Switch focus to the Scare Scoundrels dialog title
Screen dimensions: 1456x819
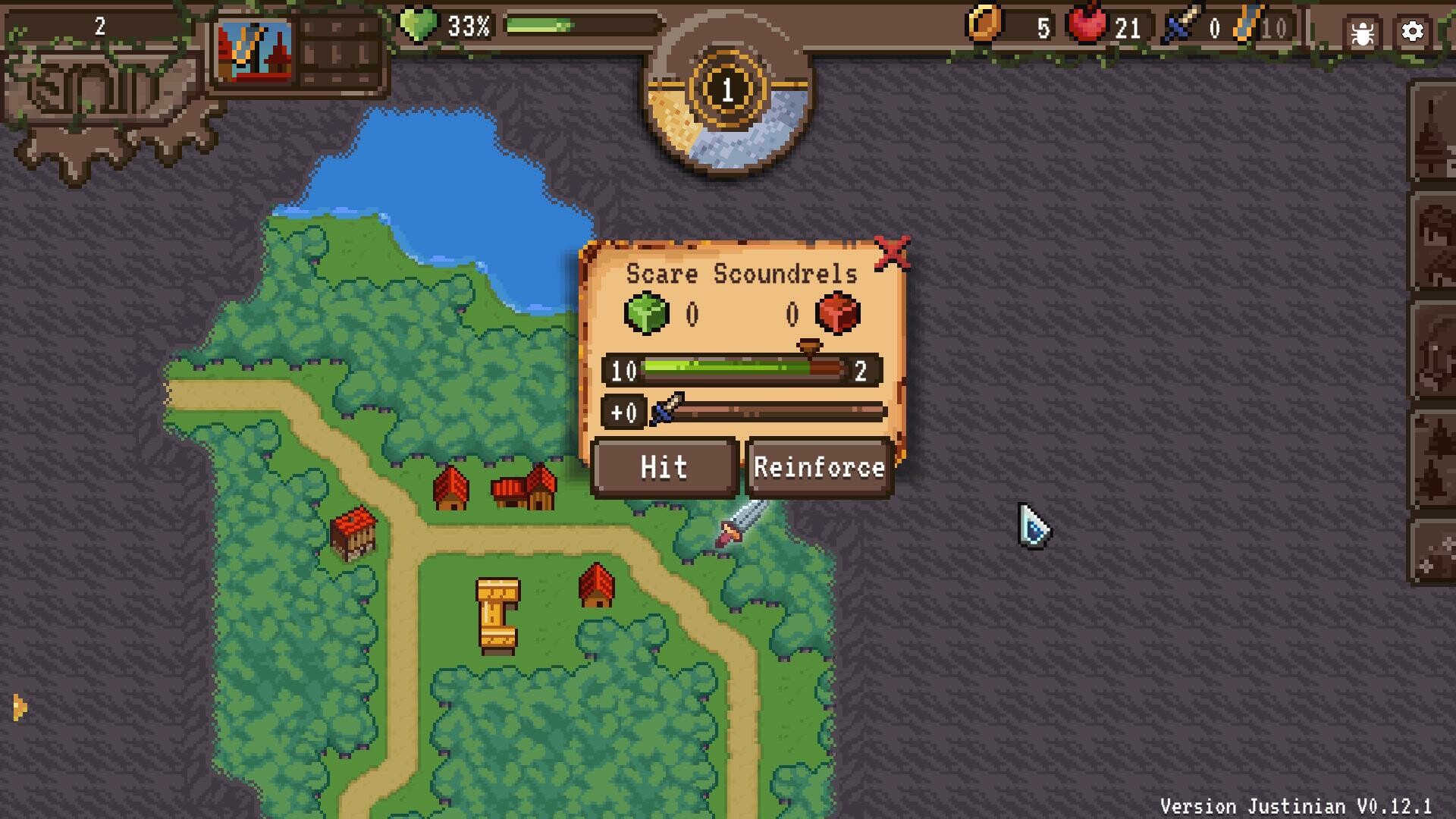(x=742, y=274)
